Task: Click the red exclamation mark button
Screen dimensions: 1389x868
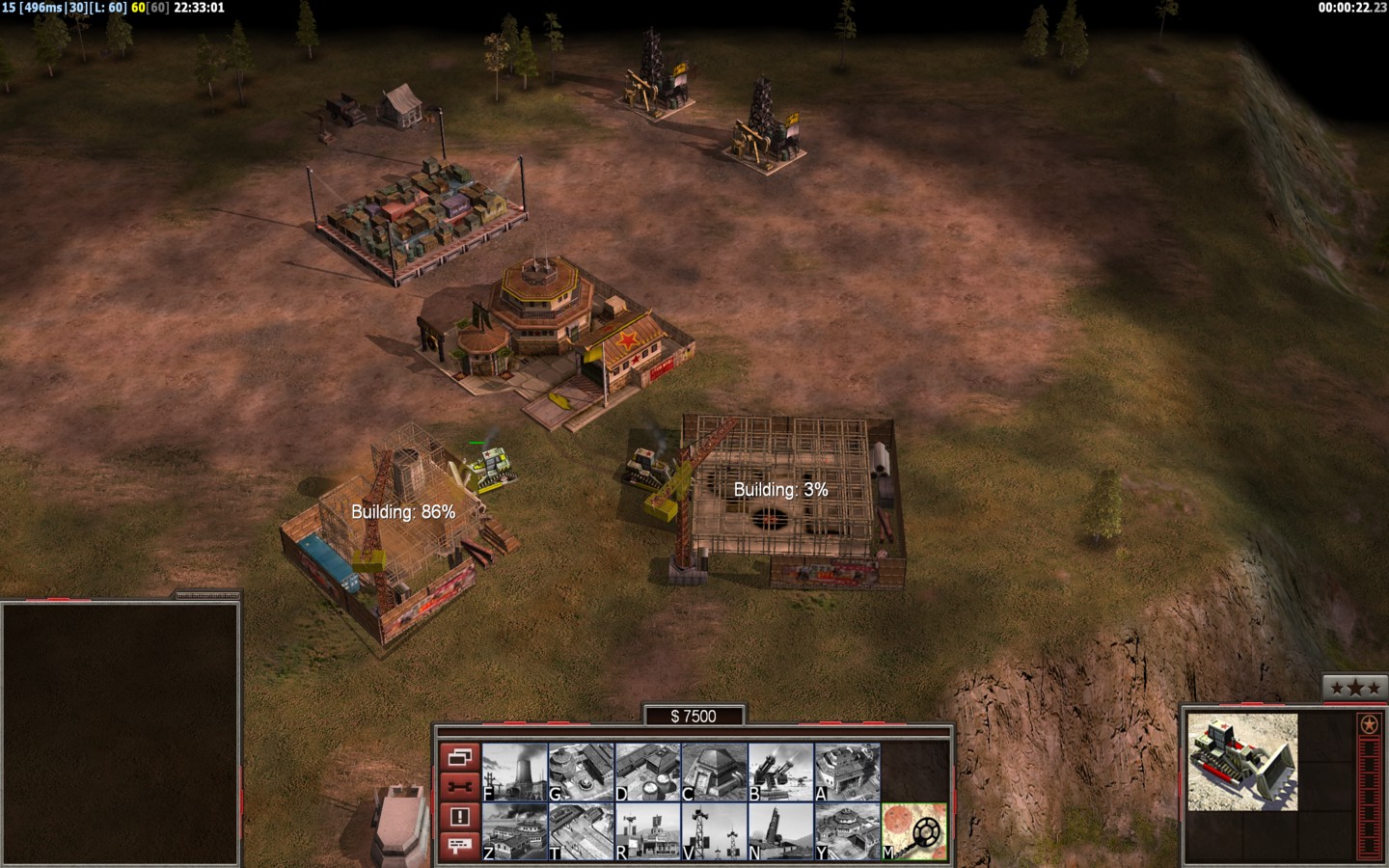Action: coord(459,817)
